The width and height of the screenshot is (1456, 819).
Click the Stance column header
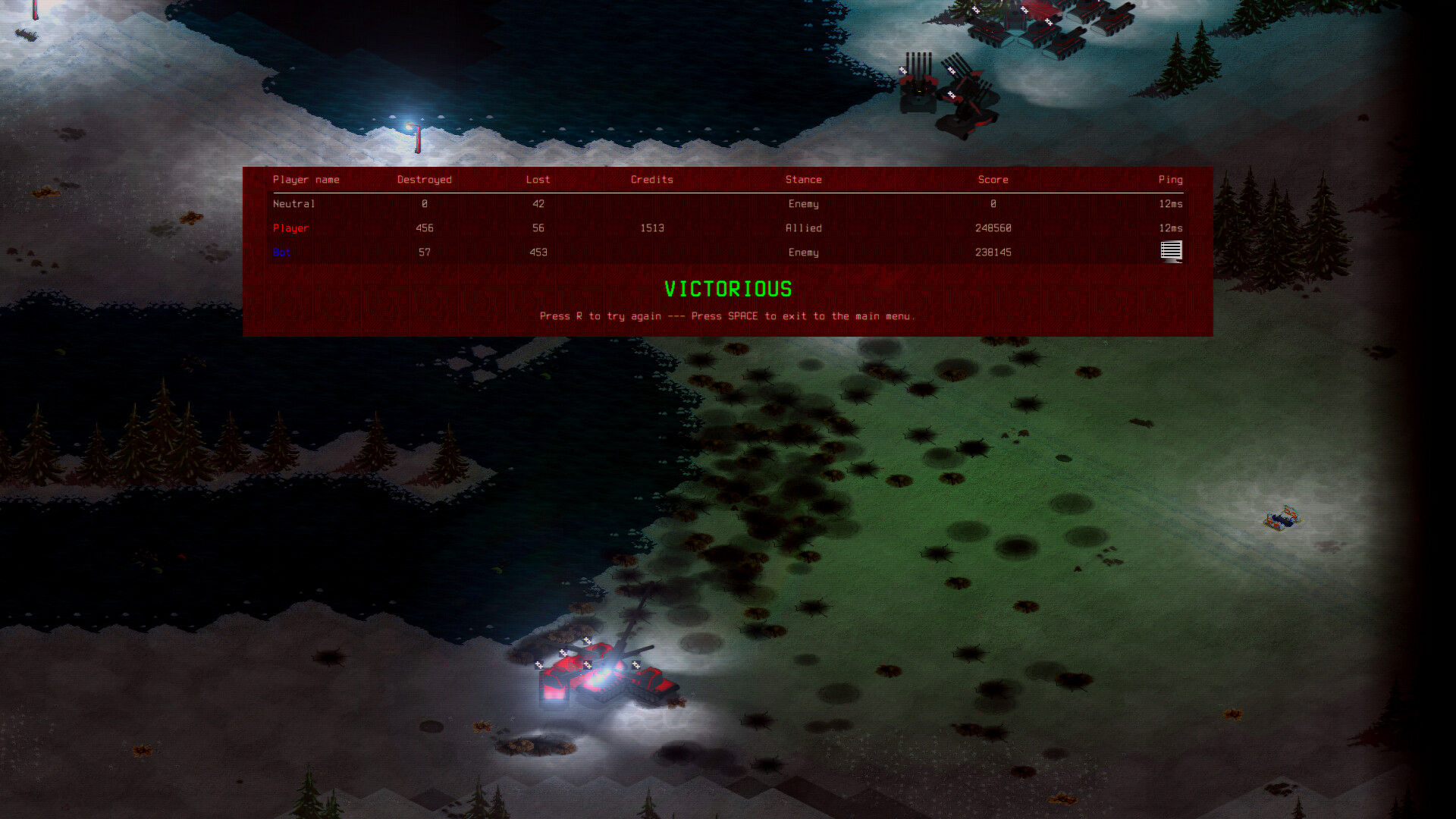804,180
